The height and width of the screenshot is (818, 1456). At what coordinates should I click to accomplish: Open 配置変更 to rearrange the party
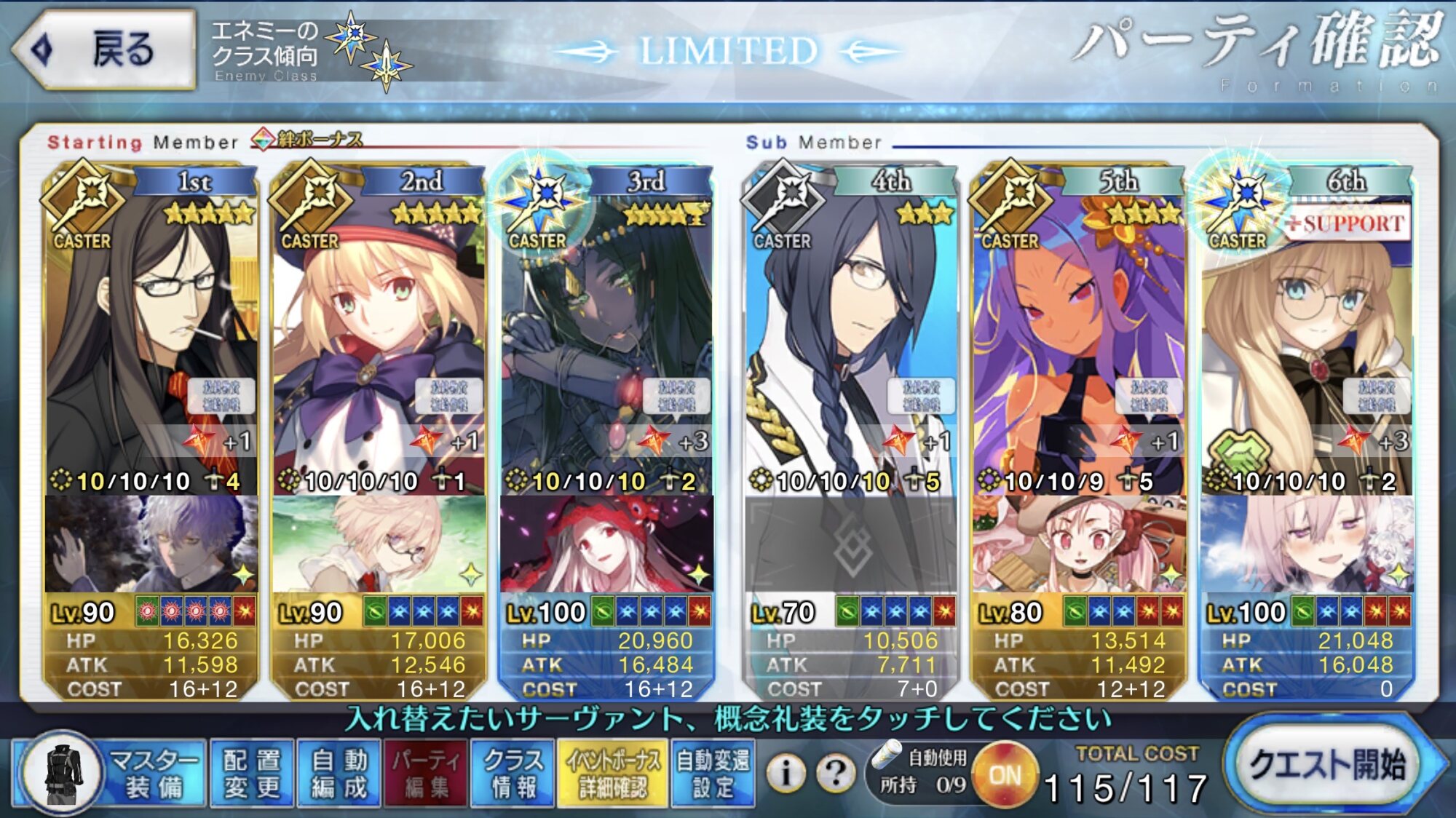[252, 773]
